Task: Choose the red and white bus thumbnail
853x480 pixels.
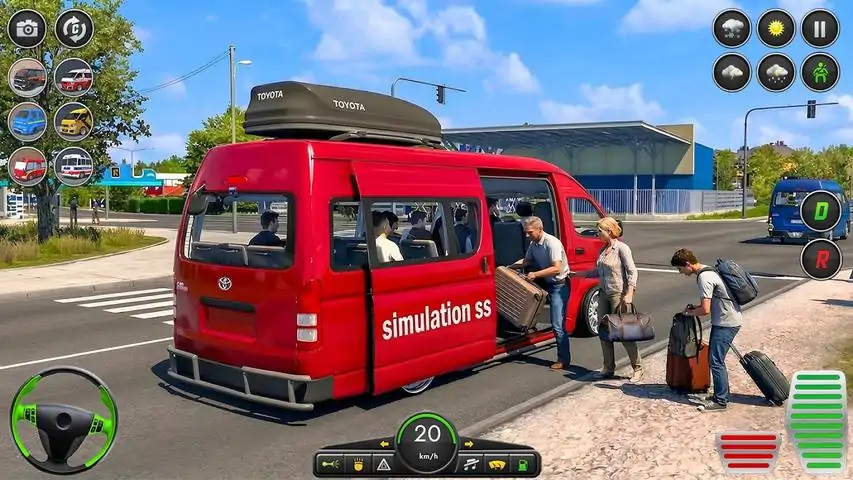Action: (73, 166)
